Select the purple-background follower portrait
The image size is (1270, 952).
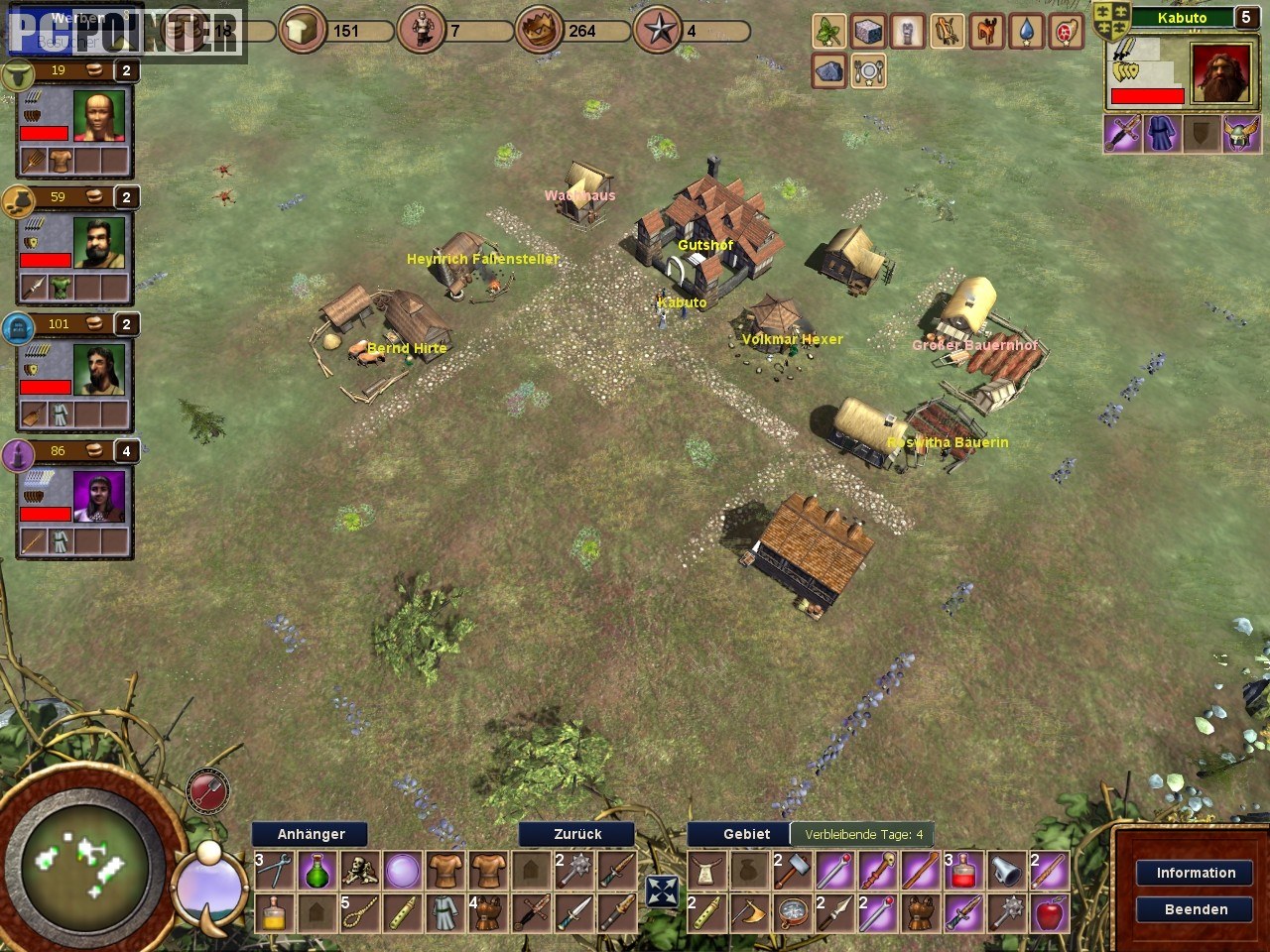pyautogui.click(x=99, y=495)
